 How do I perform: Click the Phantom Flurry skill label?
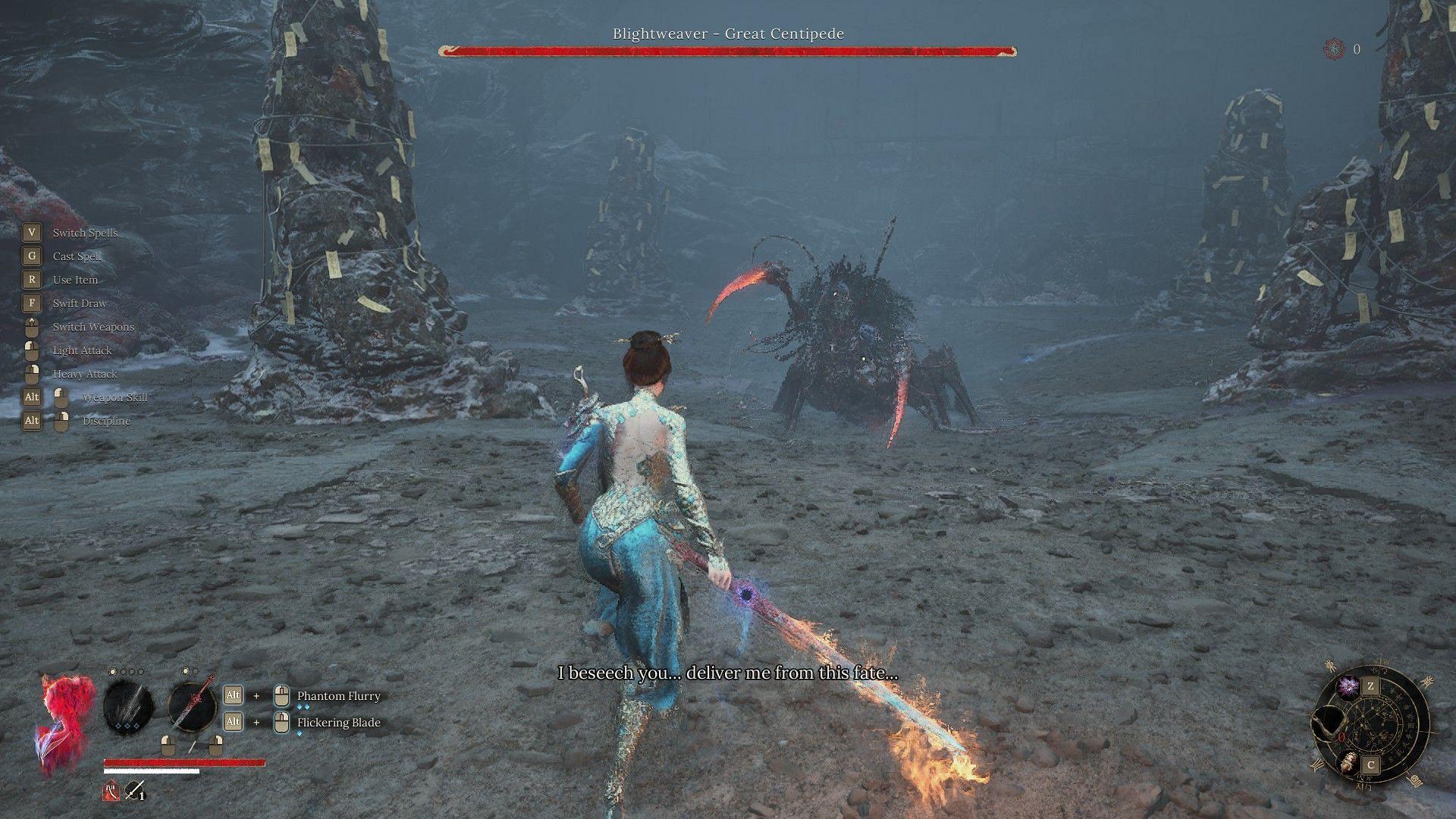pyautogui.click(x=338, y=696)
